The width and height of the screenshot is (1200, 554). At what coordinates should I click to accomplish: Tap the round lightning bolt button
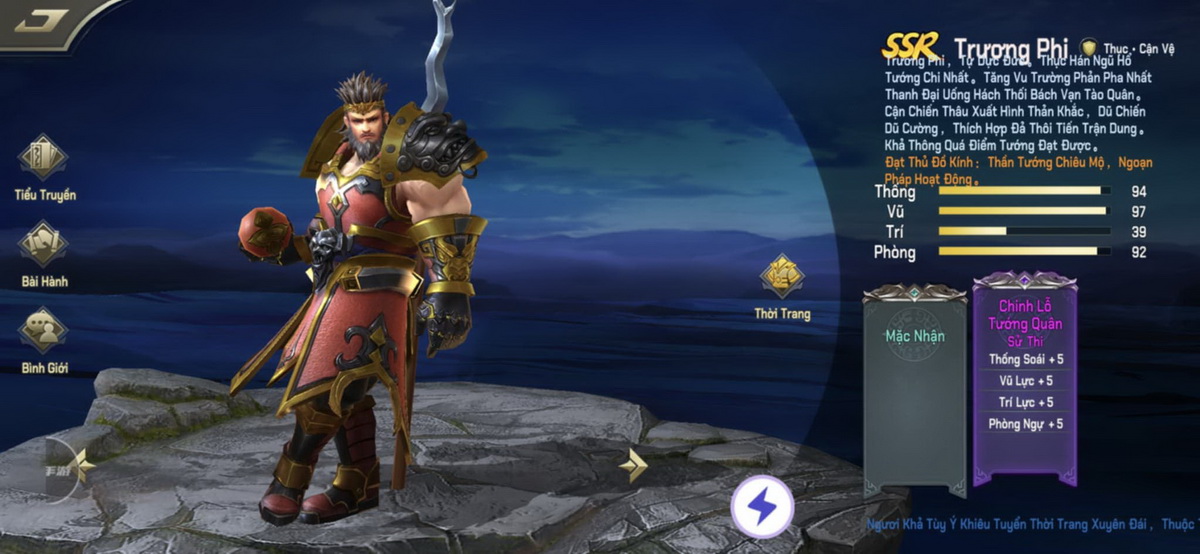762,508
